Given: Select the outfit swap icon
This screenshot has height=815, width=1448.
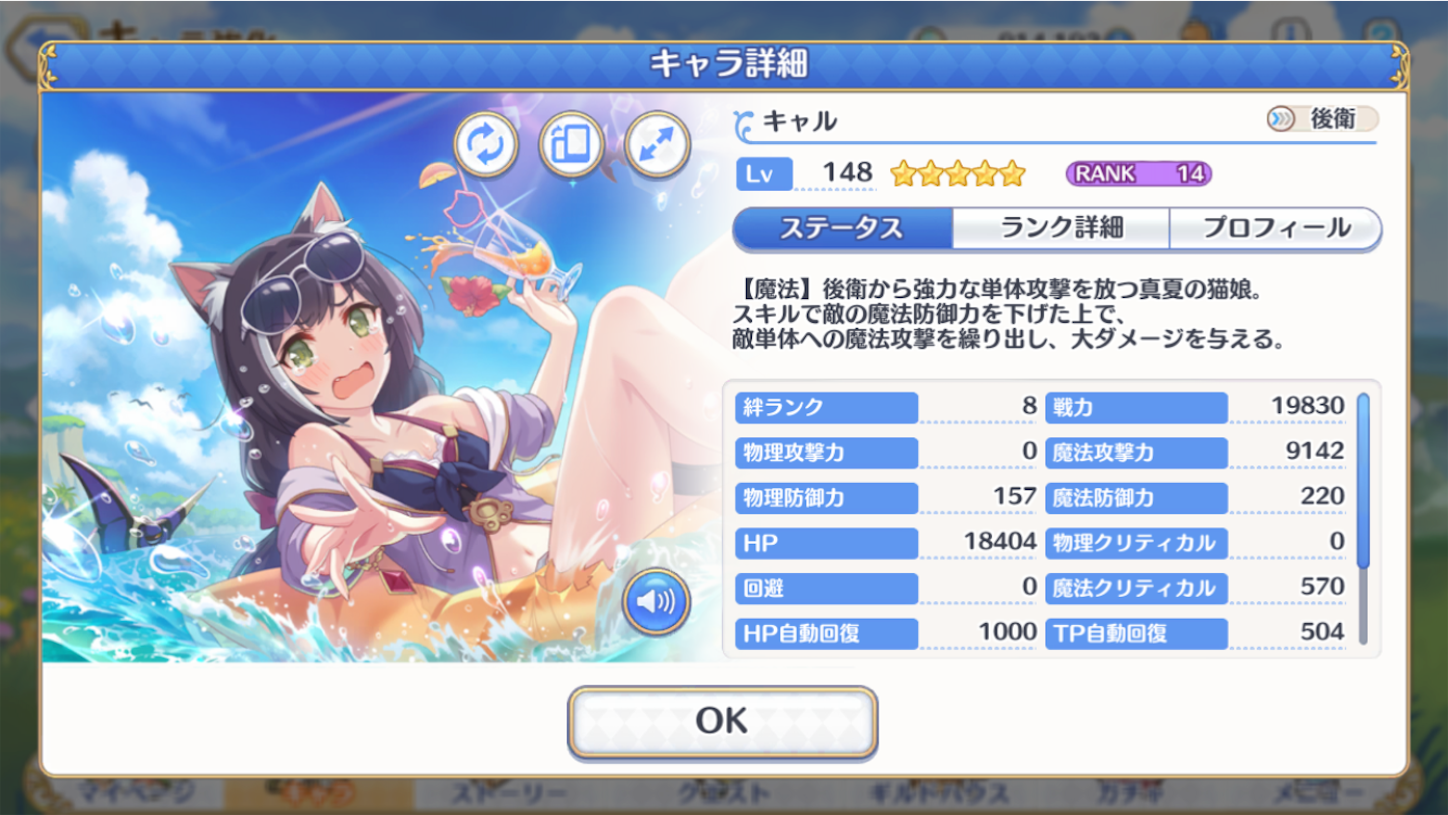Looking at the screenshot, I should tap(485, 146).
